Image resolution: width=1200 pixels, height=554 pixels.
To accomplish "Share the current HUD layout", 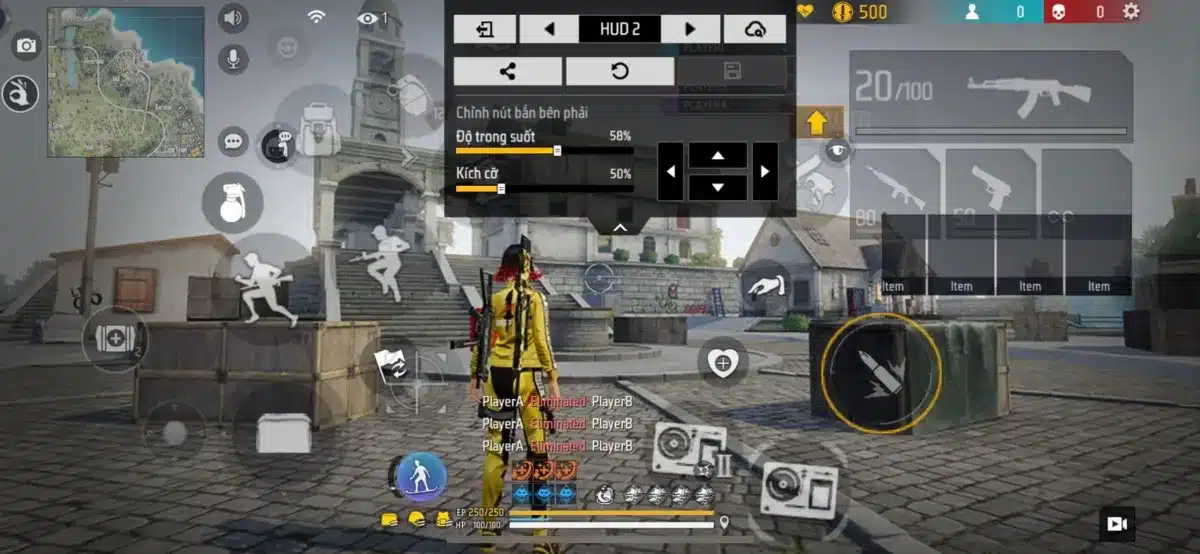I will click(508, 71).
